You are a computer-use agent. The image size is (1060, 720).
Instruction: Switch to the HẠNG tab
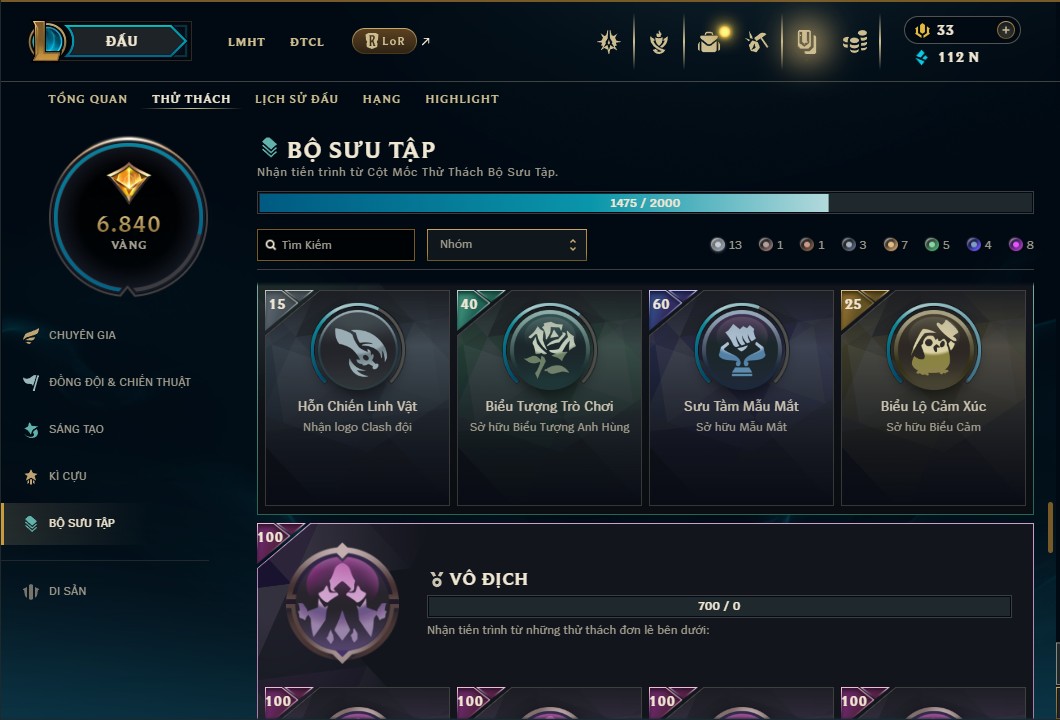(x=382, y=99)
